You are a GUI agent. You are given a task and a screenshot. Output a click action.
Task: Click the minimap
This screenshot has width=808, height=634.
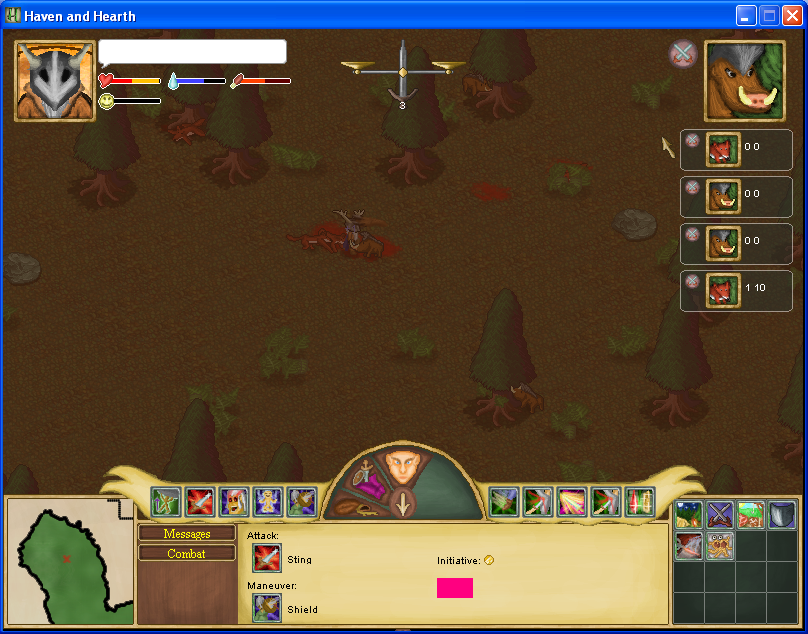pos(69,560)
